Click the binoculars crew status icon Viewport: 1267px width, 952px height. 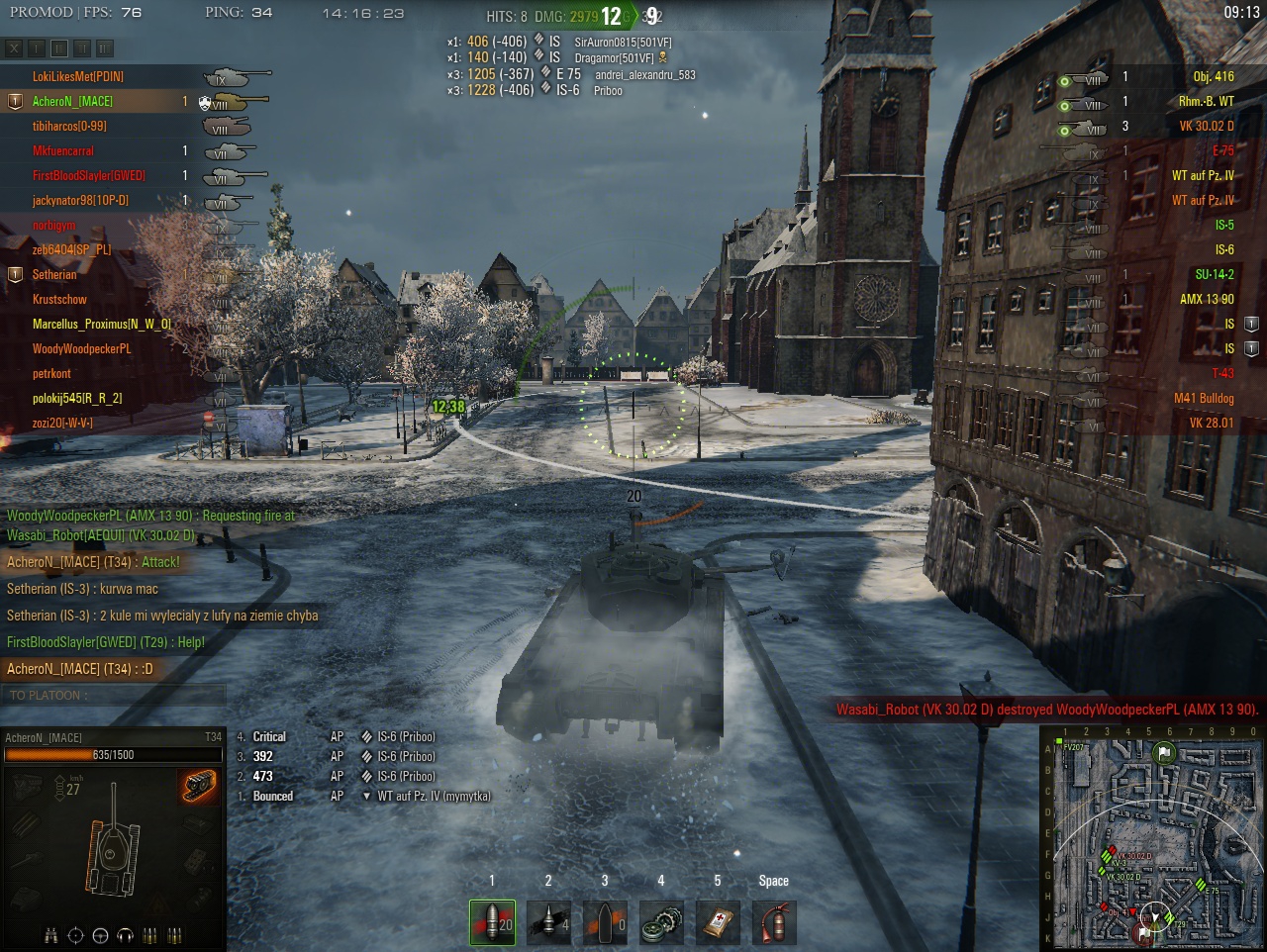point(51,935)
